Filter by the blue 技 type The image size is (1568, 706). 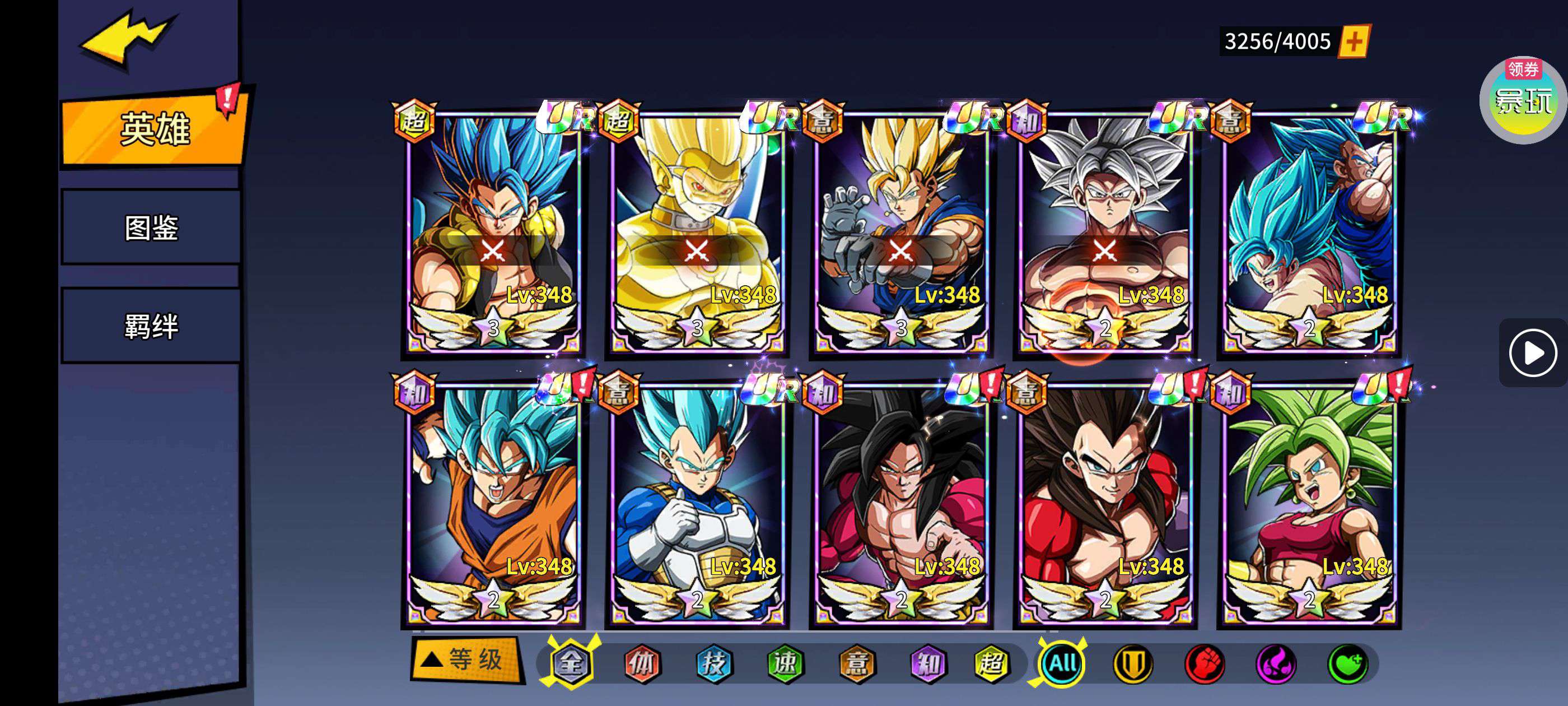tap(713, 663)
